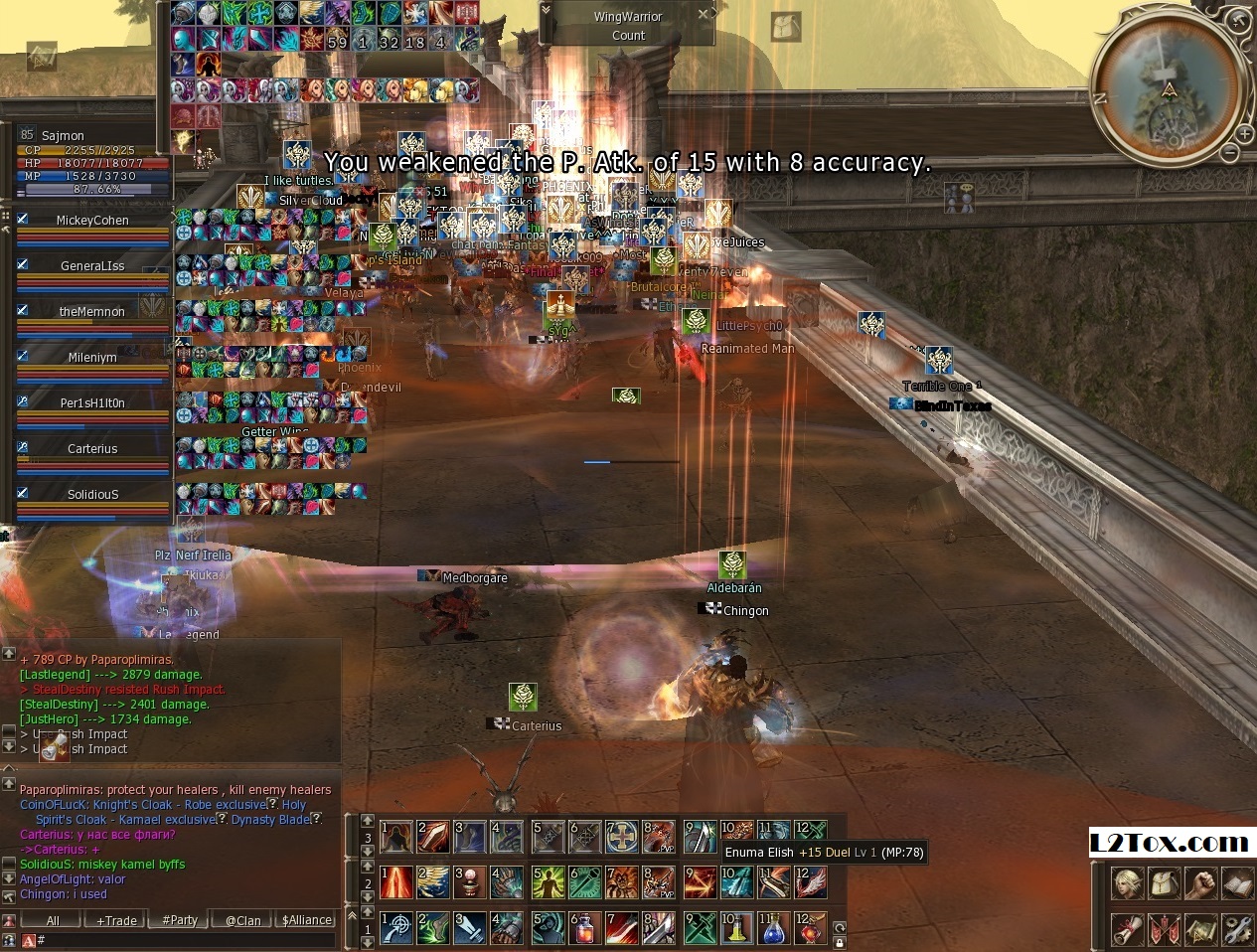Select party member SolidiouS
The image size is (1257, 952).
pos(92,495)
